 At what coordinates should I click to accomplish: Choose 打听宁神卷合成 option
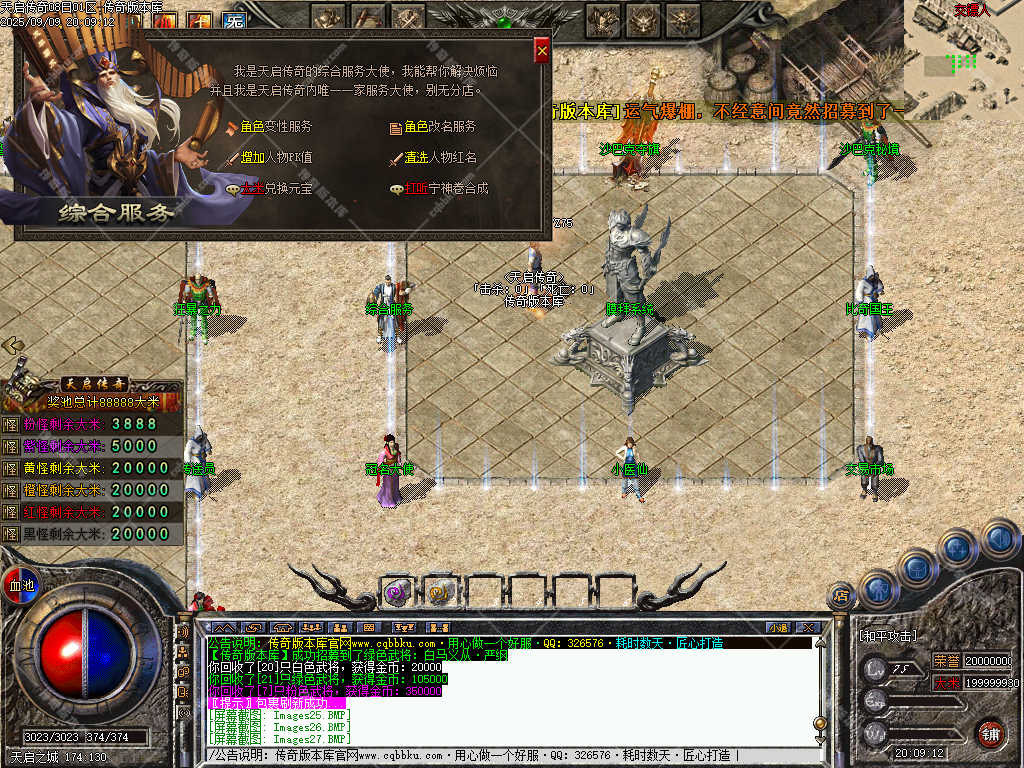tap(445, 188)
